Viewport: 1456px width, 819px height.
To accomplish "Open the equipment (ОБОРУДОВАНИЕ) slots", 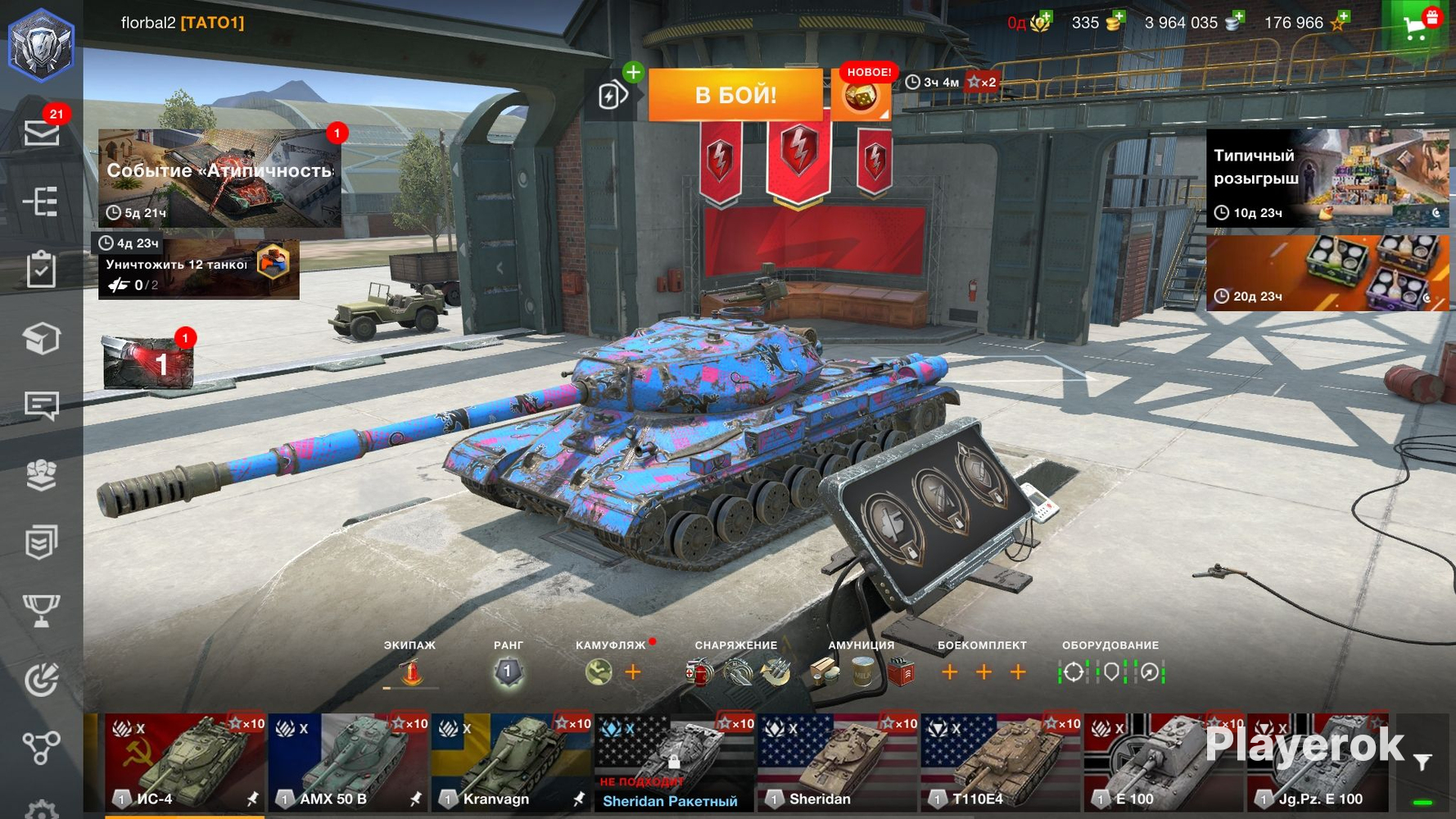I will point(1110,672).
